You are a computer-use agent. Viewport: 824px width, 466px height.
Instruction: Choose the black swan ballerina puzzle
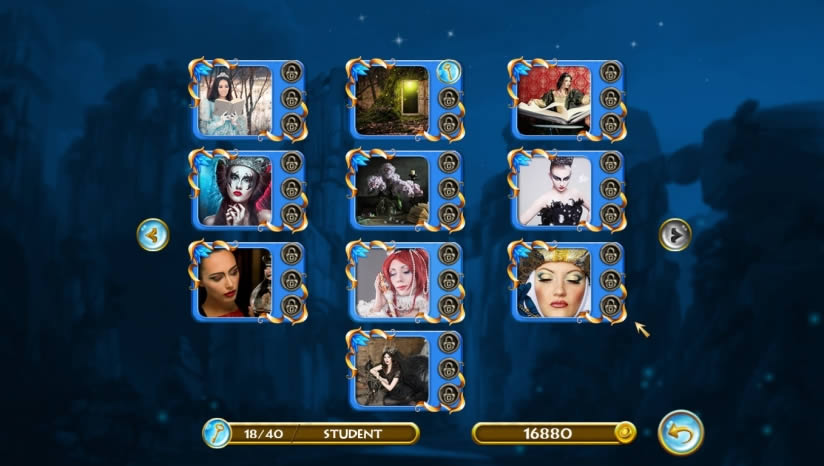pyautogui.click(x=554, y=190)
